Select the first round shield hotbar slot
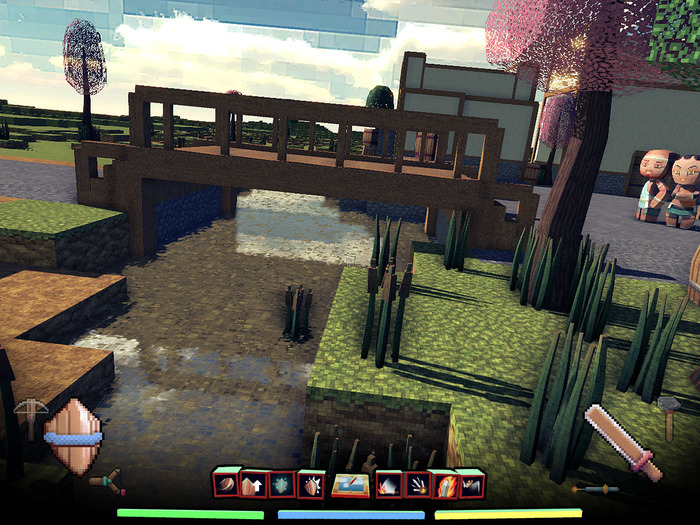This screenshot has width=700, height=525. coord(226,483)
